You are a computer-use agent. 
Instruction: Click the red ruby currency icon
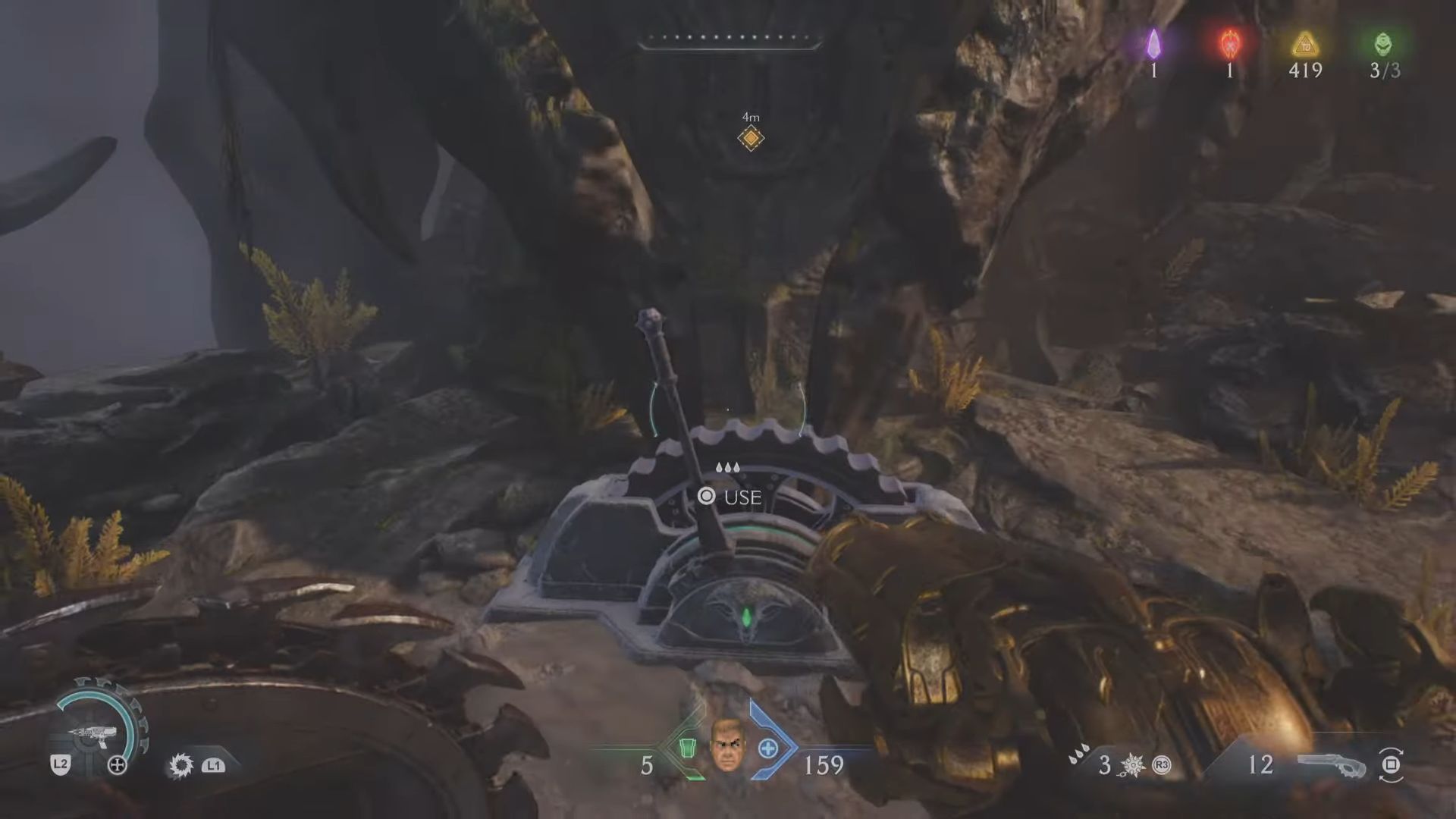[x=1229, y=44]
